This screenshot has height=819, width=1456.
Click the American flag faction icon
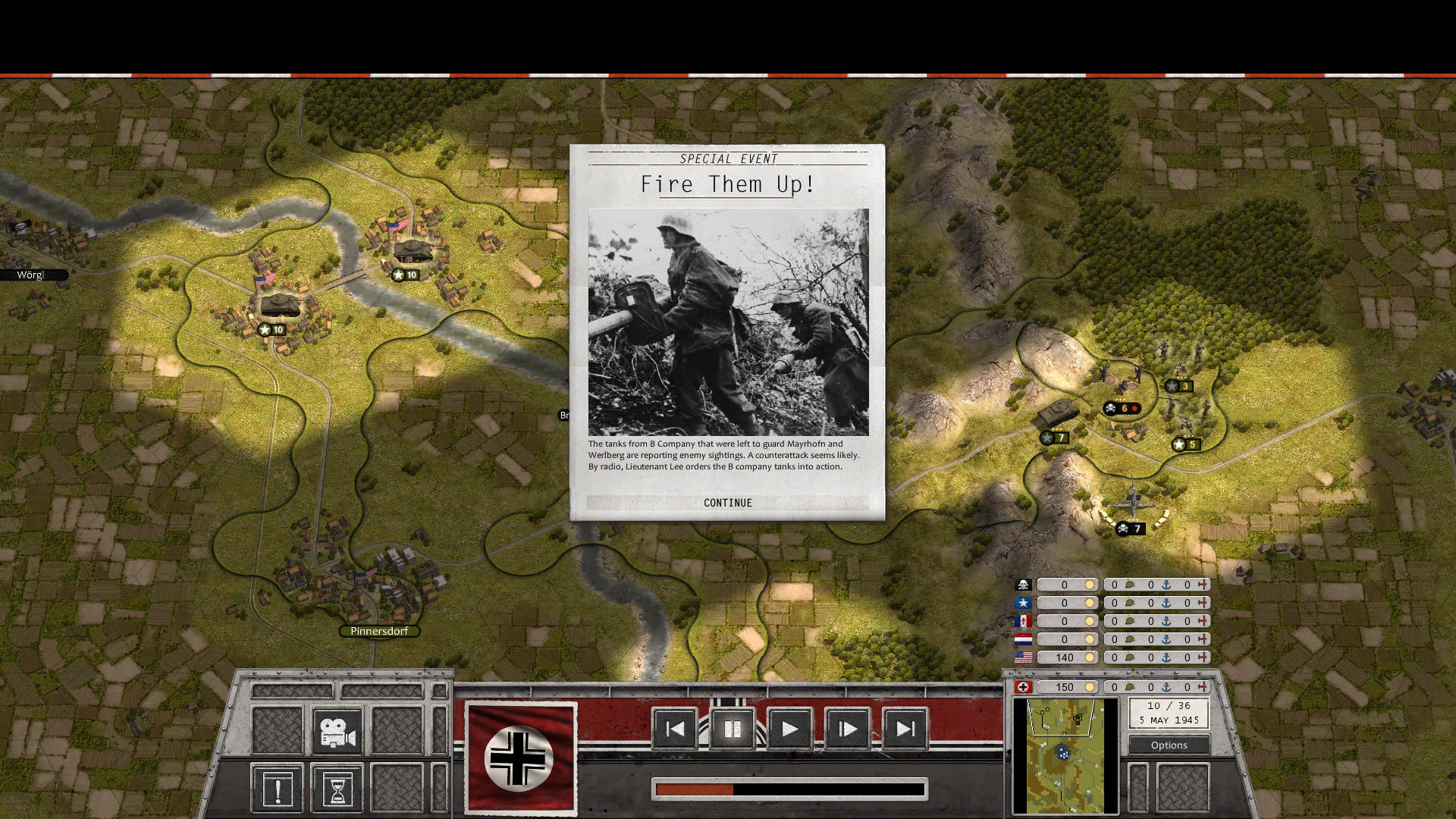click(1025, 657)
